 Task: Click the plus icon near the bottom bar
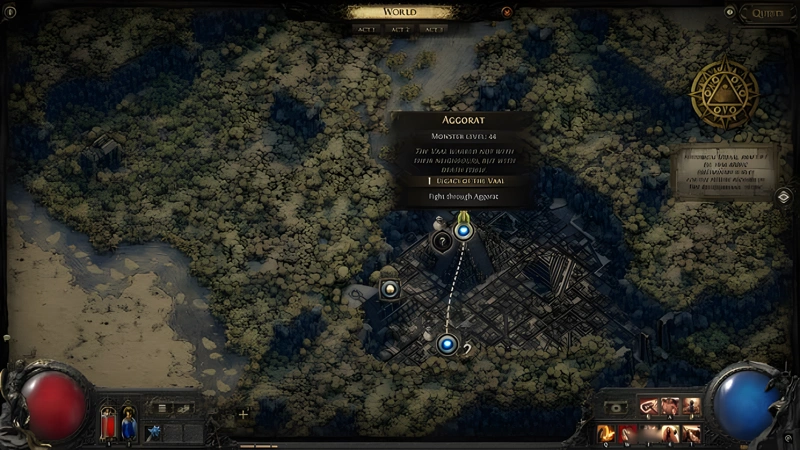[243, 414]
